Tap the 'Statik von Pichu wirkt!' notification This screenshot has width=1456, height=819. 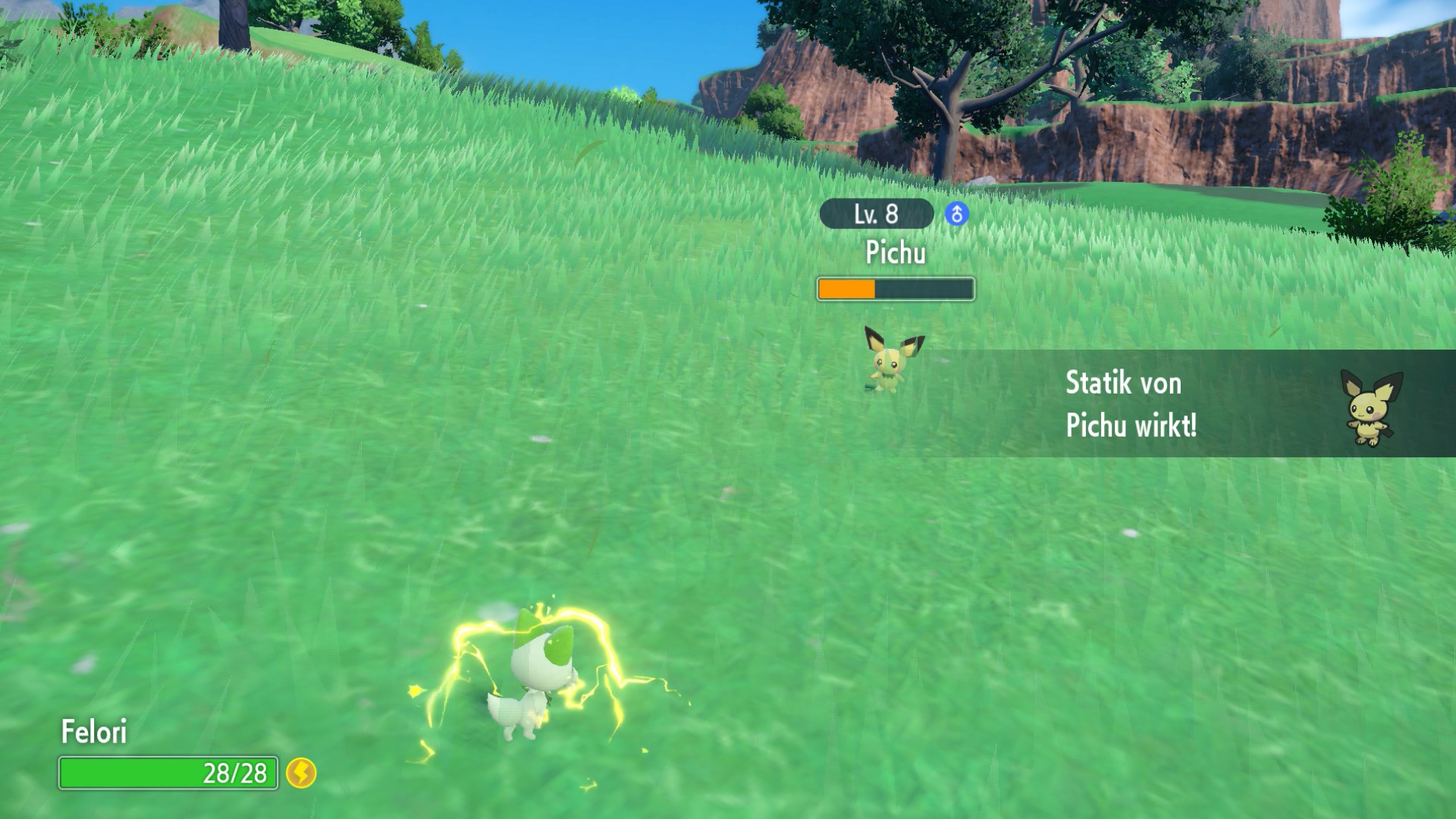pos(1130,403)
